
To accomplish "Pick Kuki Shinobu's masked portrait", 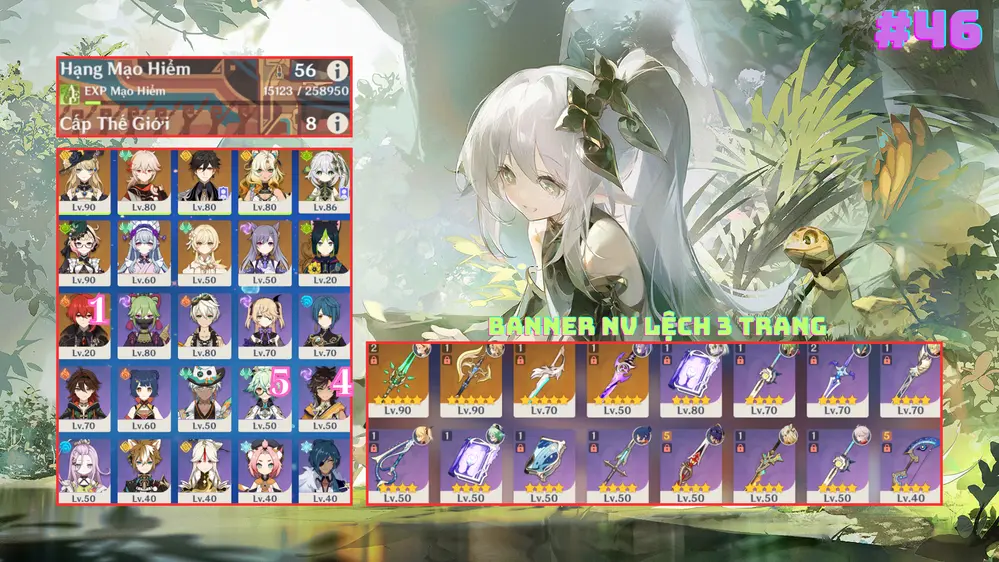I will tap(146, 319).
